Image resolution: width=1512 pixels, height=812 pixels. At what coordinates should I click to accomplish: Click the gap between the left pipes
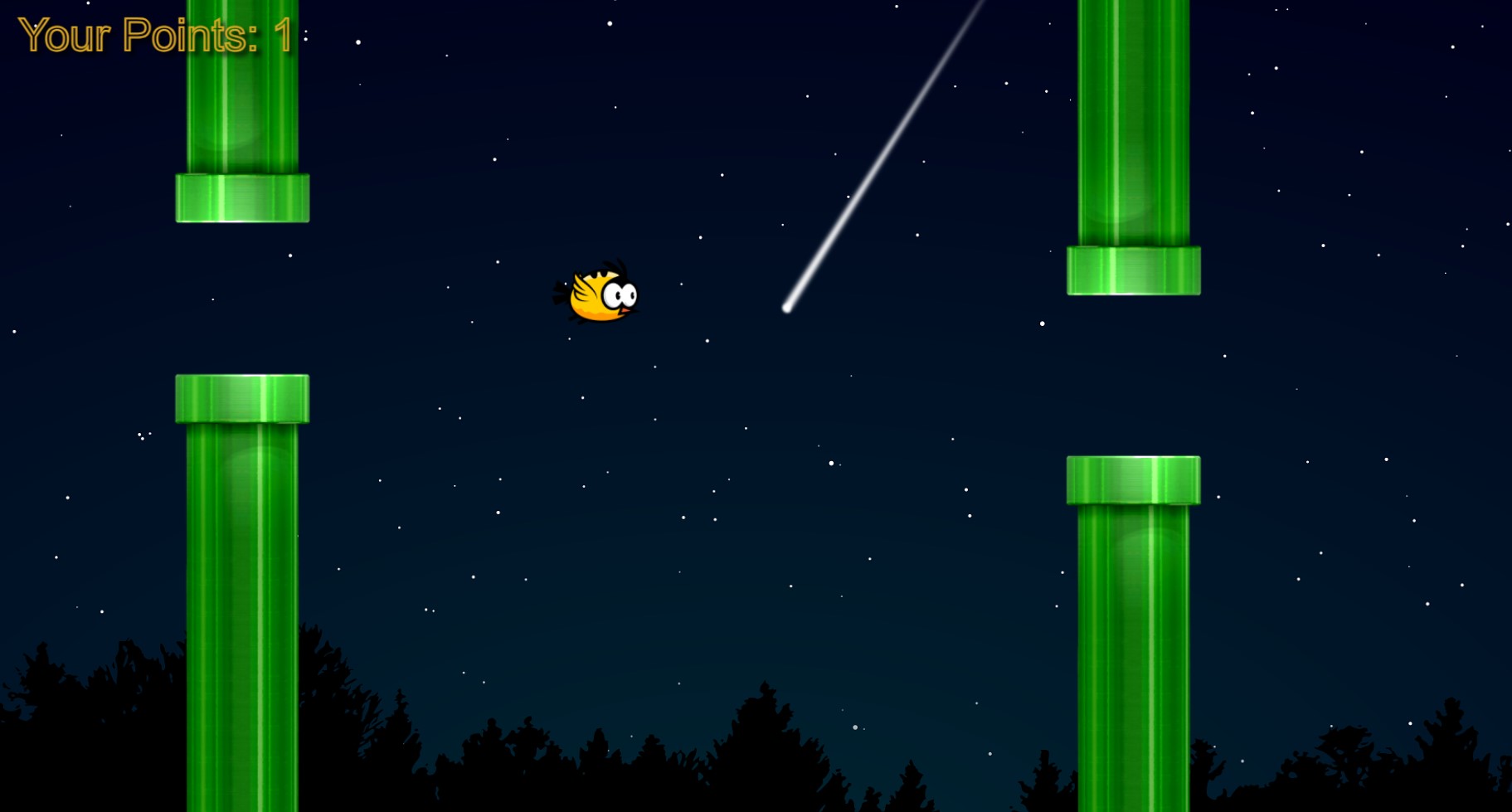(241, 294)
